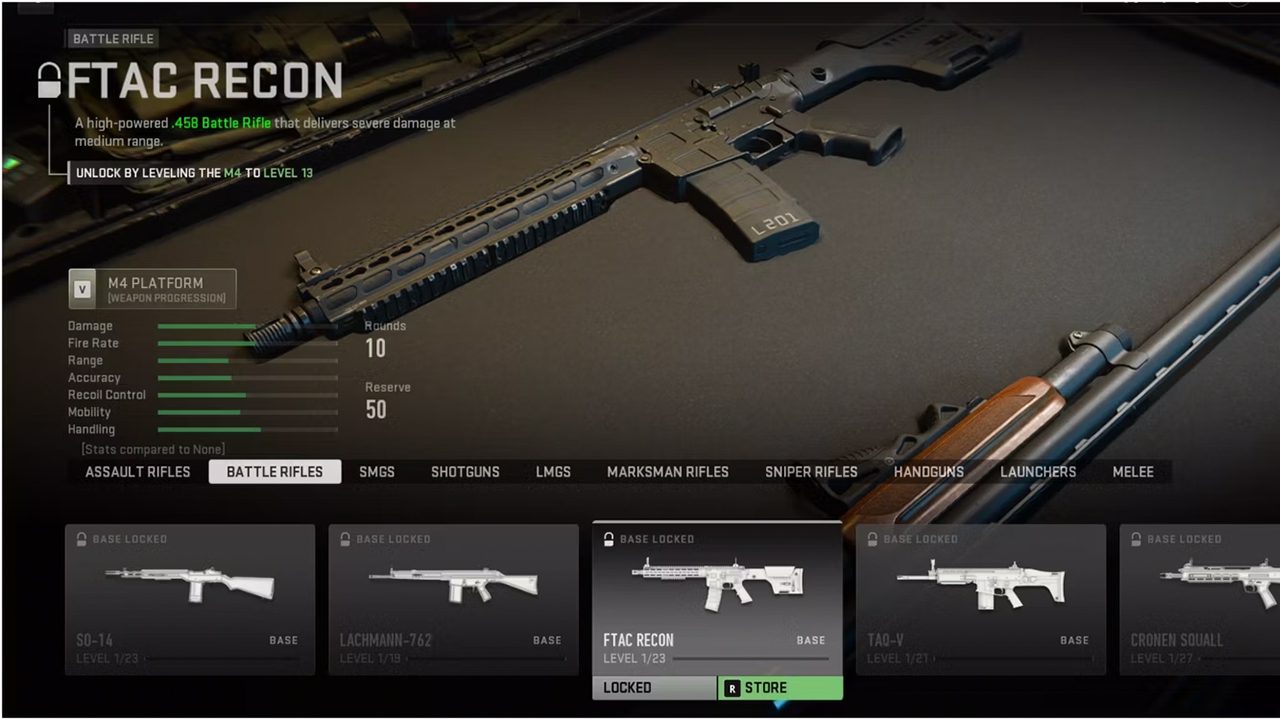Screen dimensions: 1280x720
Task: Open the SHOTGUNS category tab
Action: click(x=465, y=471)
